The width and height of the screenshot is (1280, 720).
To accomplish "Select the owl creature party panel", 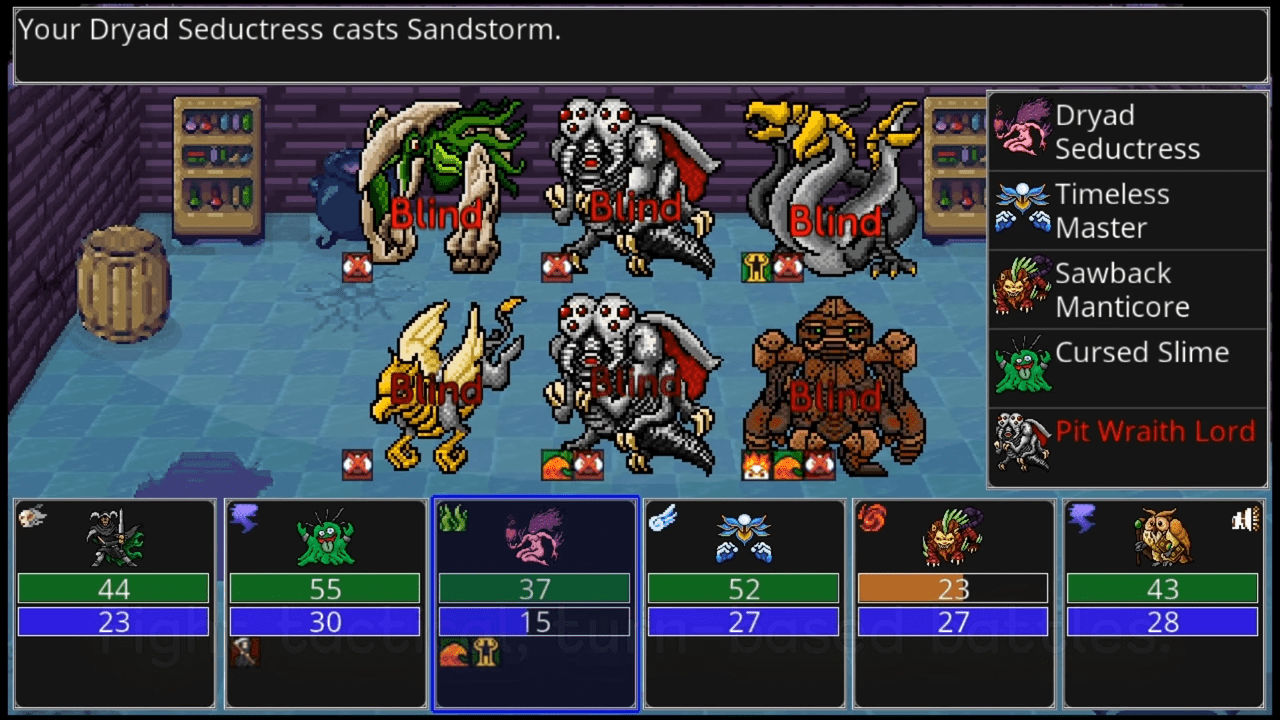I will point(1163,604).
